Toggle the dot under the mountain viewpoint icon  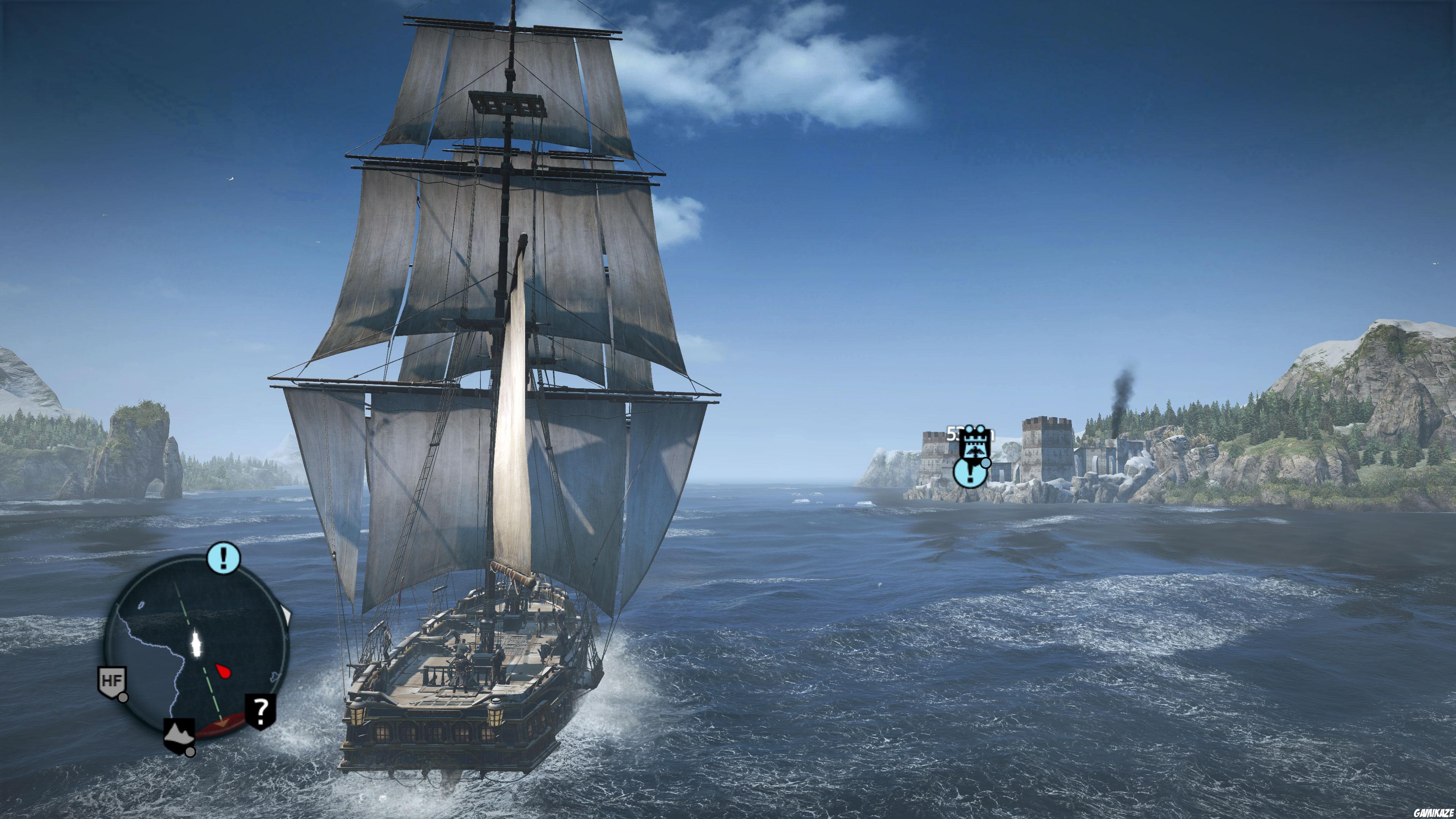190,752
